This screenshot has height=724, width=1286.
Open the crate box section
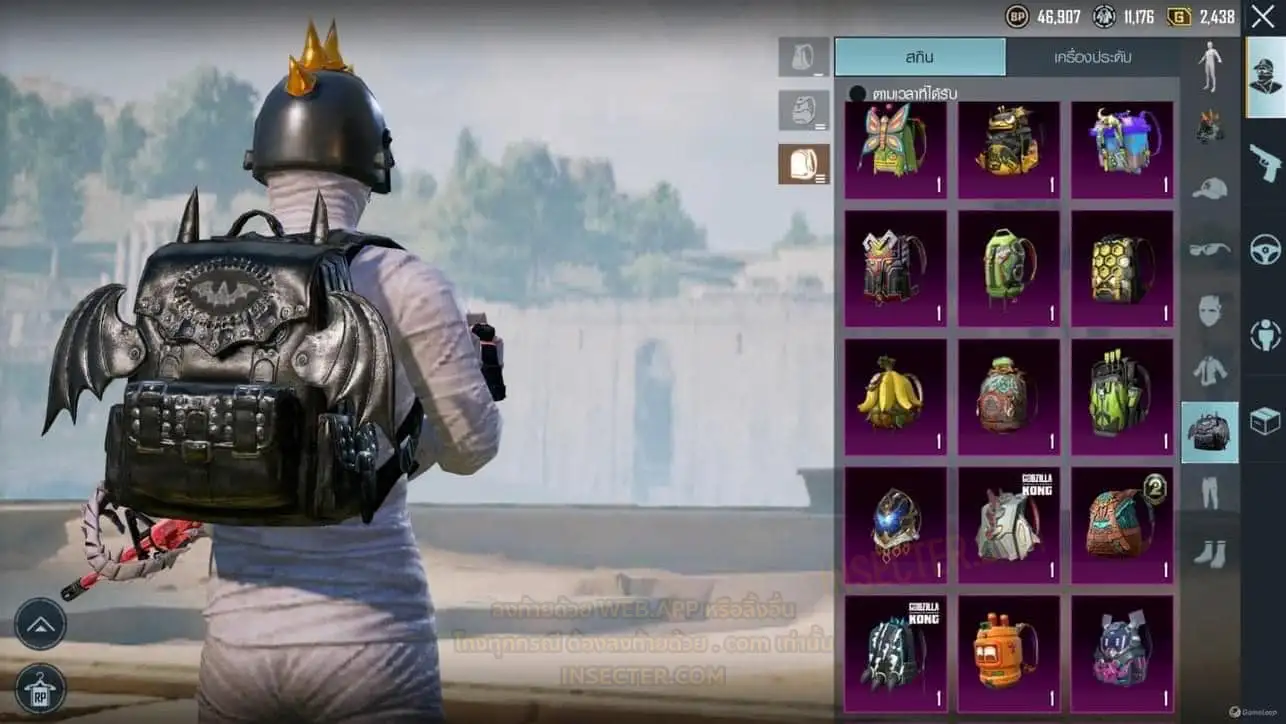1265,422
